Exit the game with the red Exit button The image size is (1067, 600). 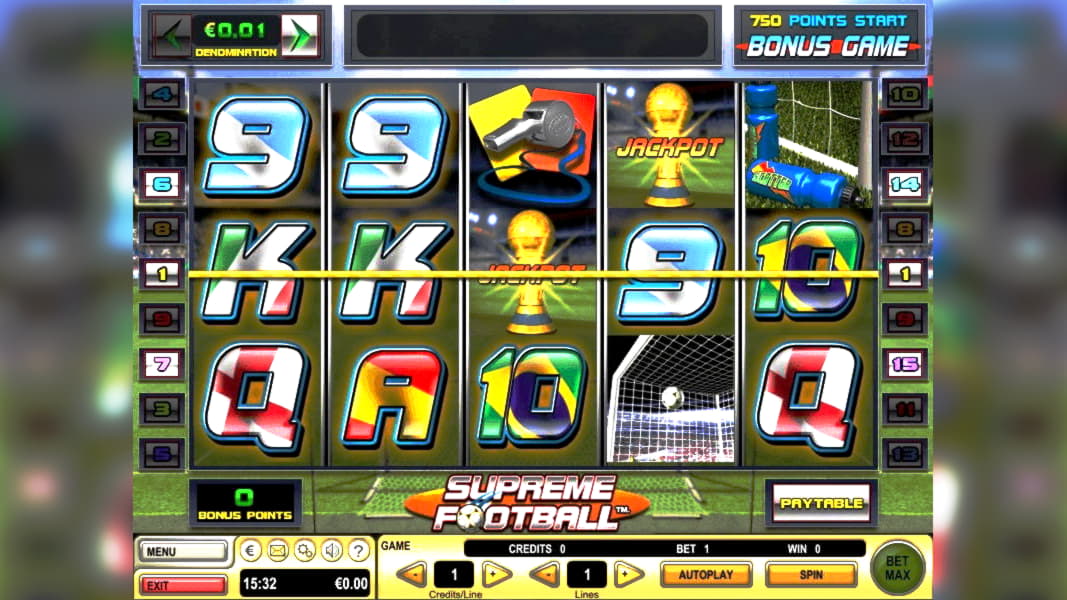(x=182, y=585)
